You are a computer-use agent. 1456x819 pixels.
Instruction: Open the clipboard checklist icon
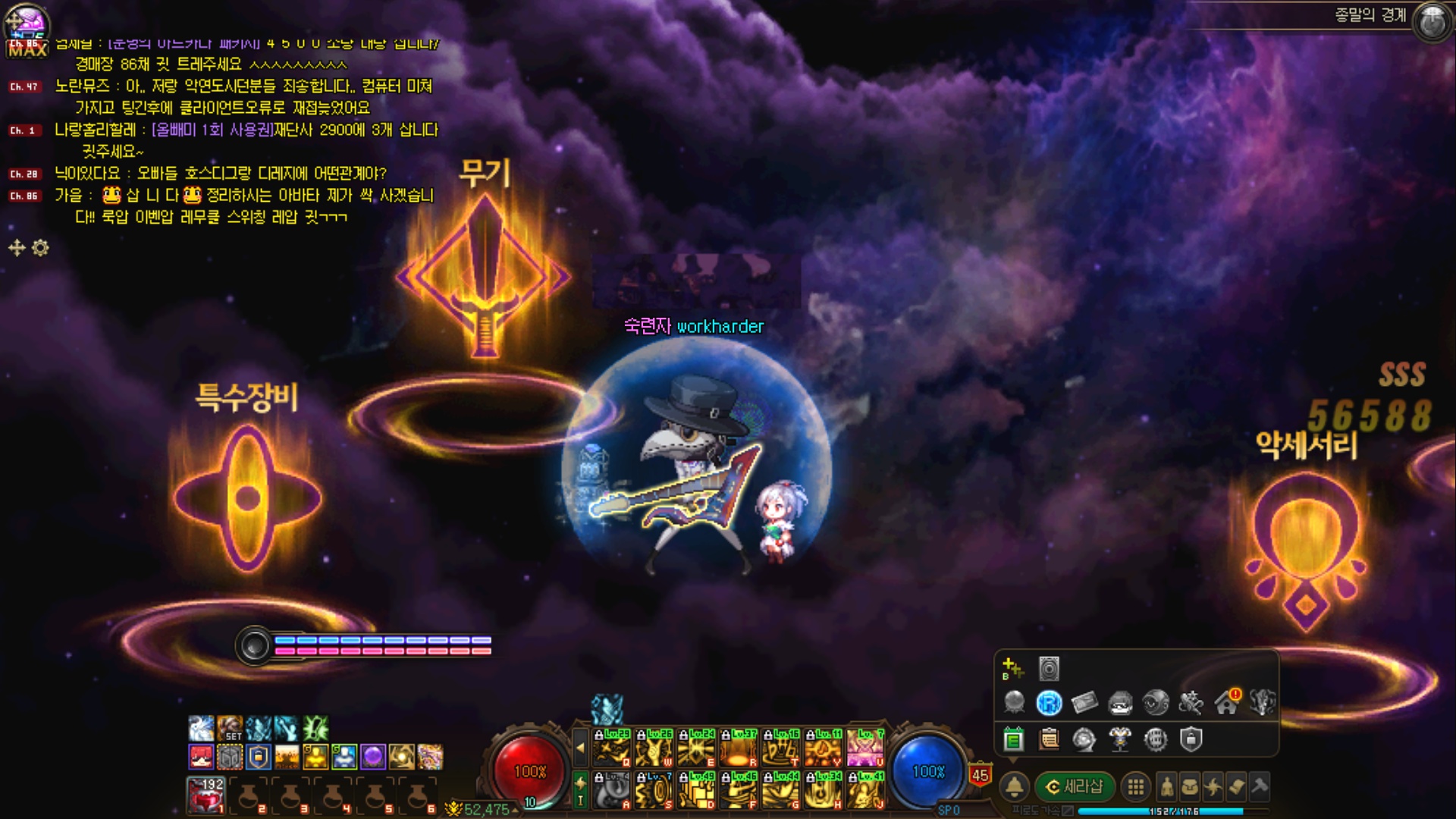pyautogui.click(x=1050, y=739)
